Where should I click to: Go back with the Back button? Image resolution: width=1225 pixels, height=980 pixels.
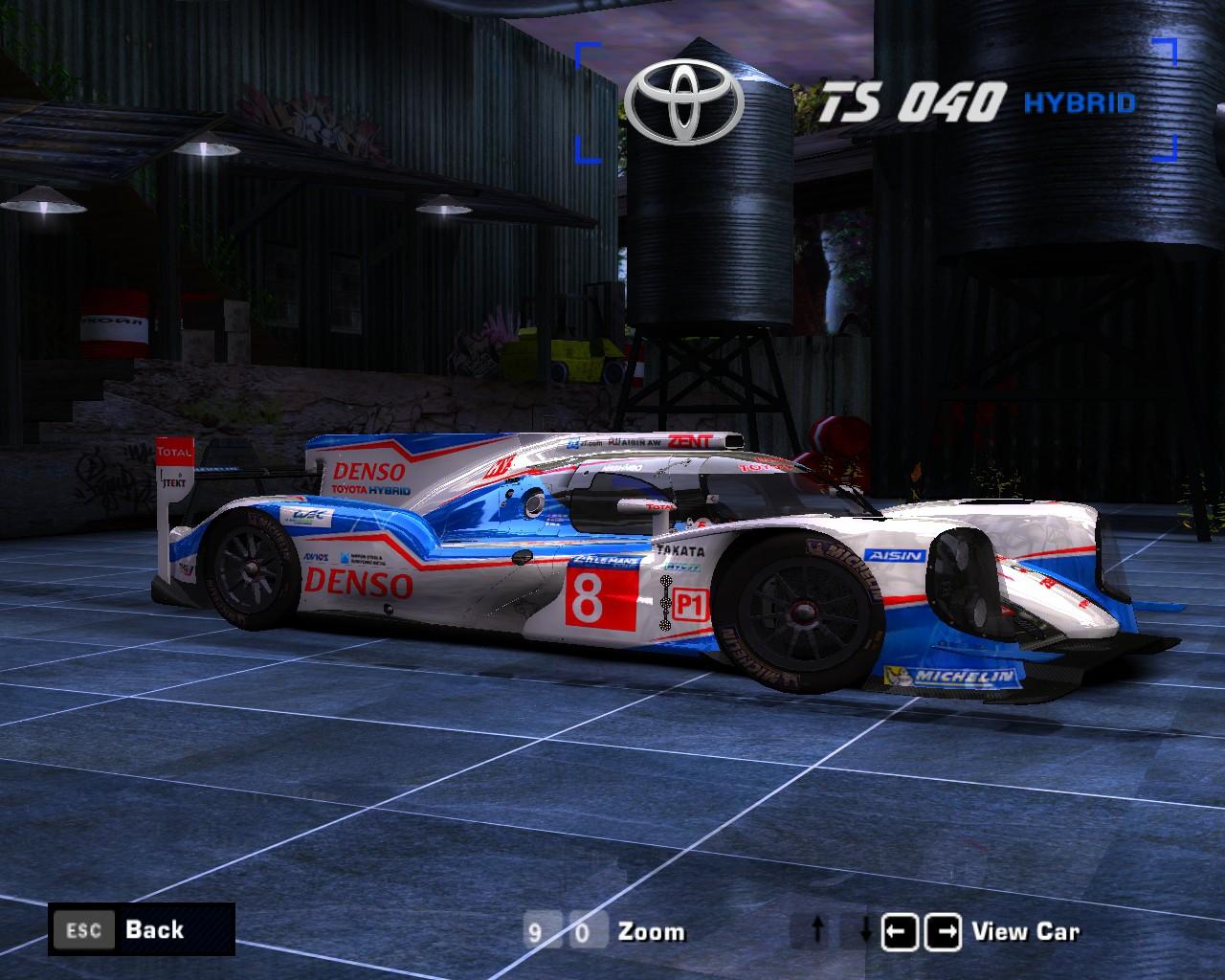[141, 929]
